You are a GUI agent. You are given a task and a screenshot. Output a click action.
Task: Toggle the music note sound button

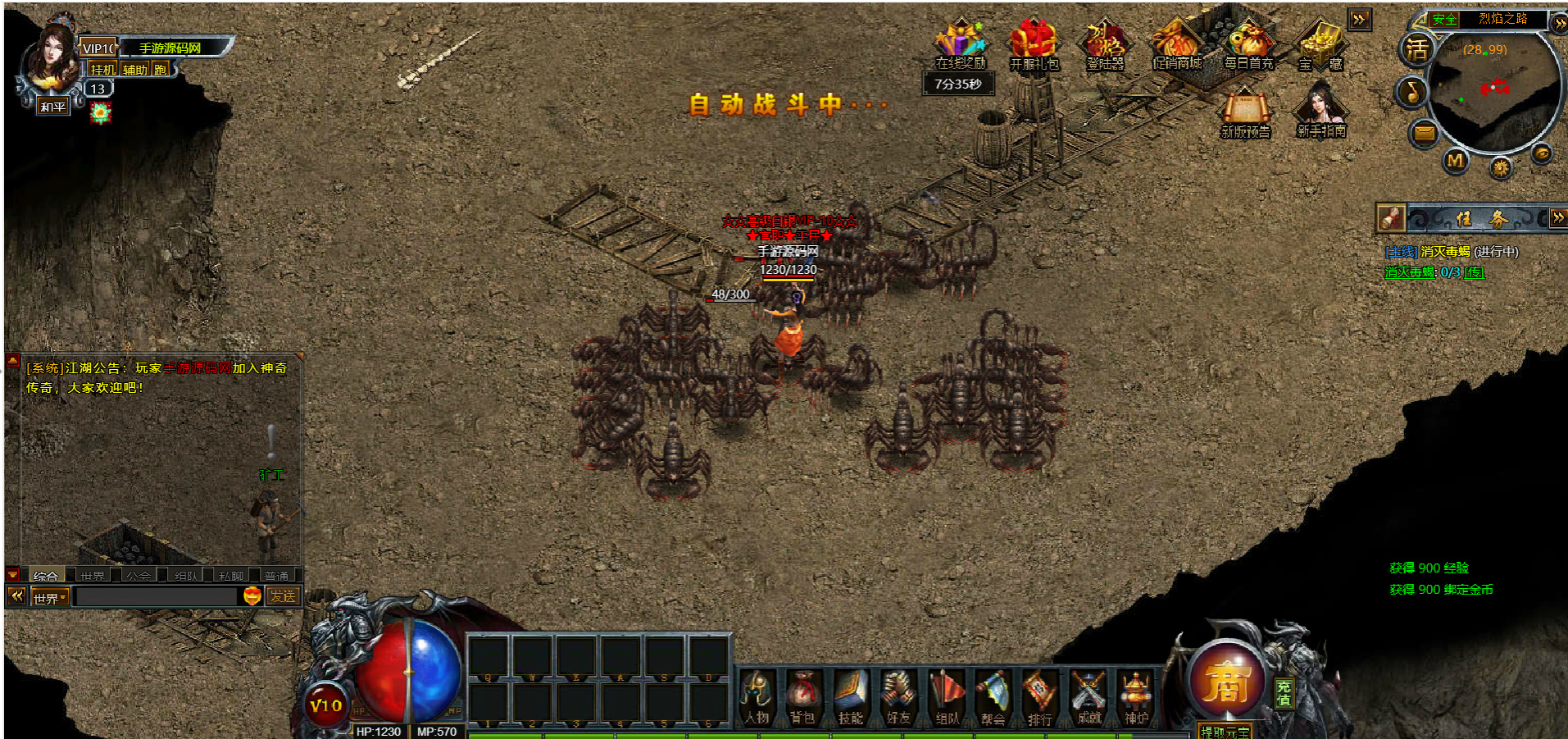pyautogui.click(x=1412, y=91)
